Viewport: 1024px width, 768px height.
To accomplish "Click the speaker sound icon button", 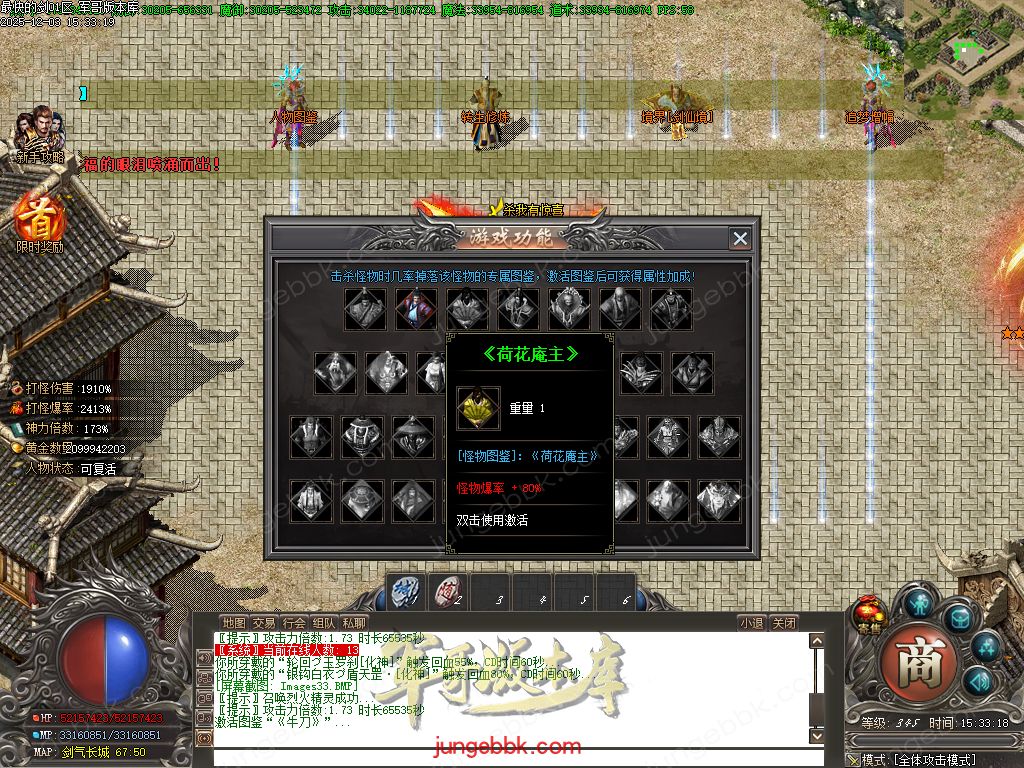I will 976,682.
